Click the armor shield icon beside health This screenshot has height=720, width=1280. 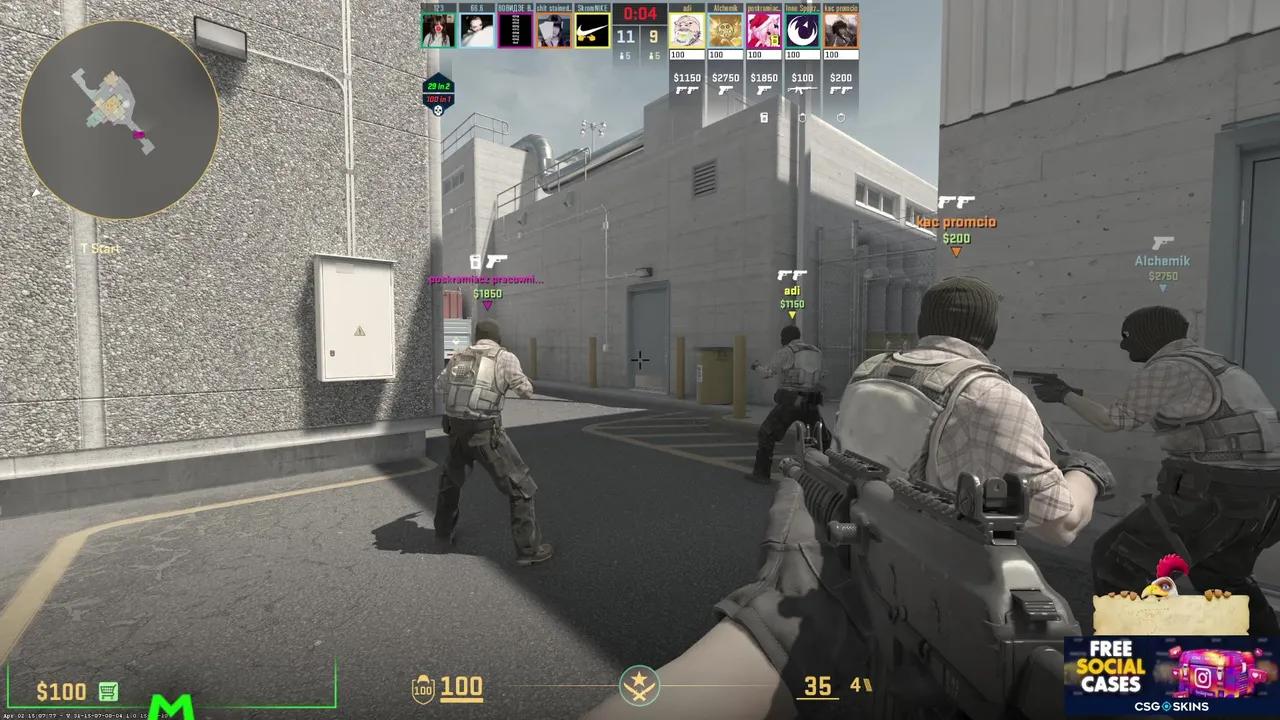tap(424, 686)
